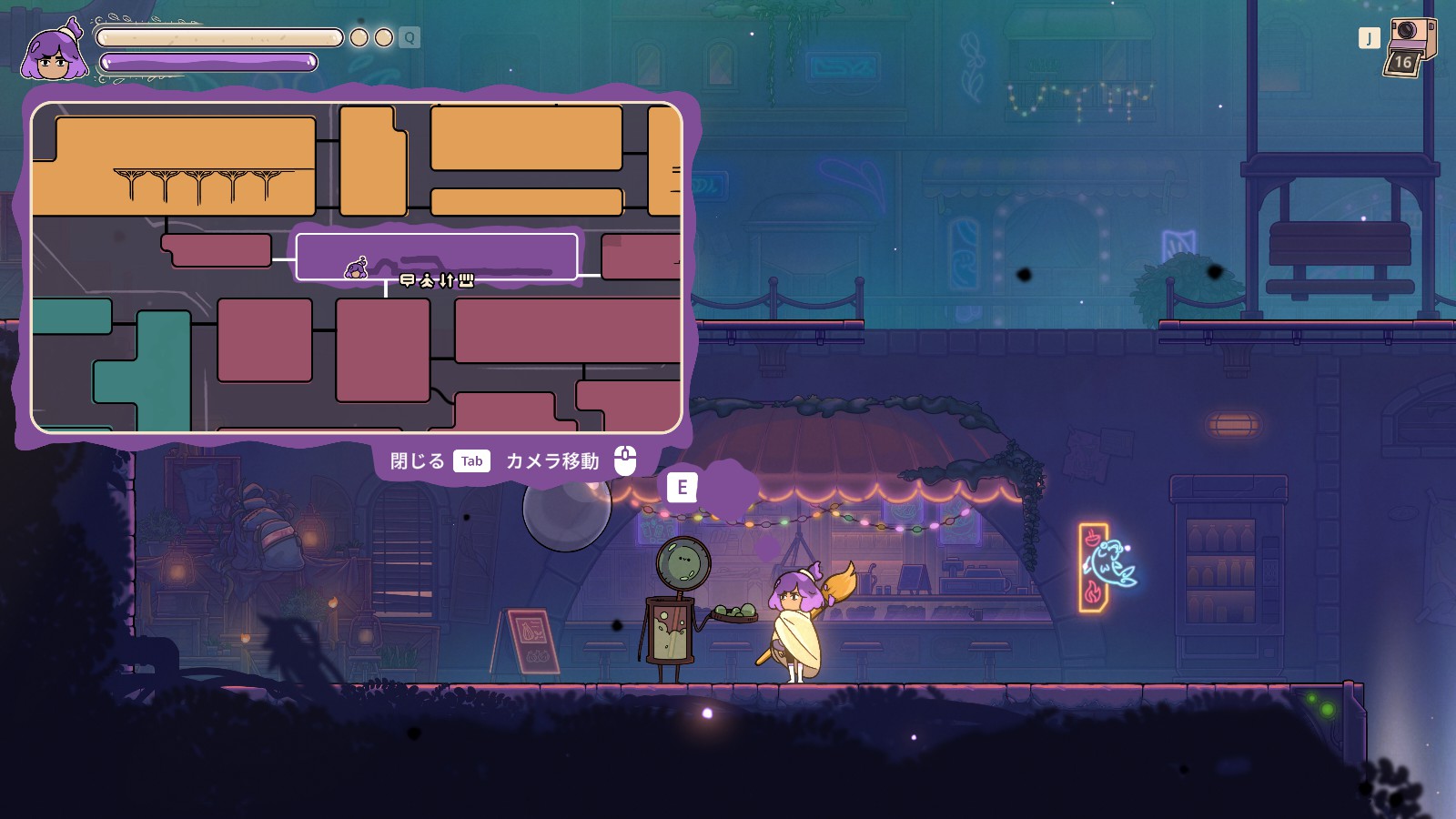This screenshot has height=819, width=1456.
Task: Click the up-down arrows map marker
Action: [x=446, y=280]
